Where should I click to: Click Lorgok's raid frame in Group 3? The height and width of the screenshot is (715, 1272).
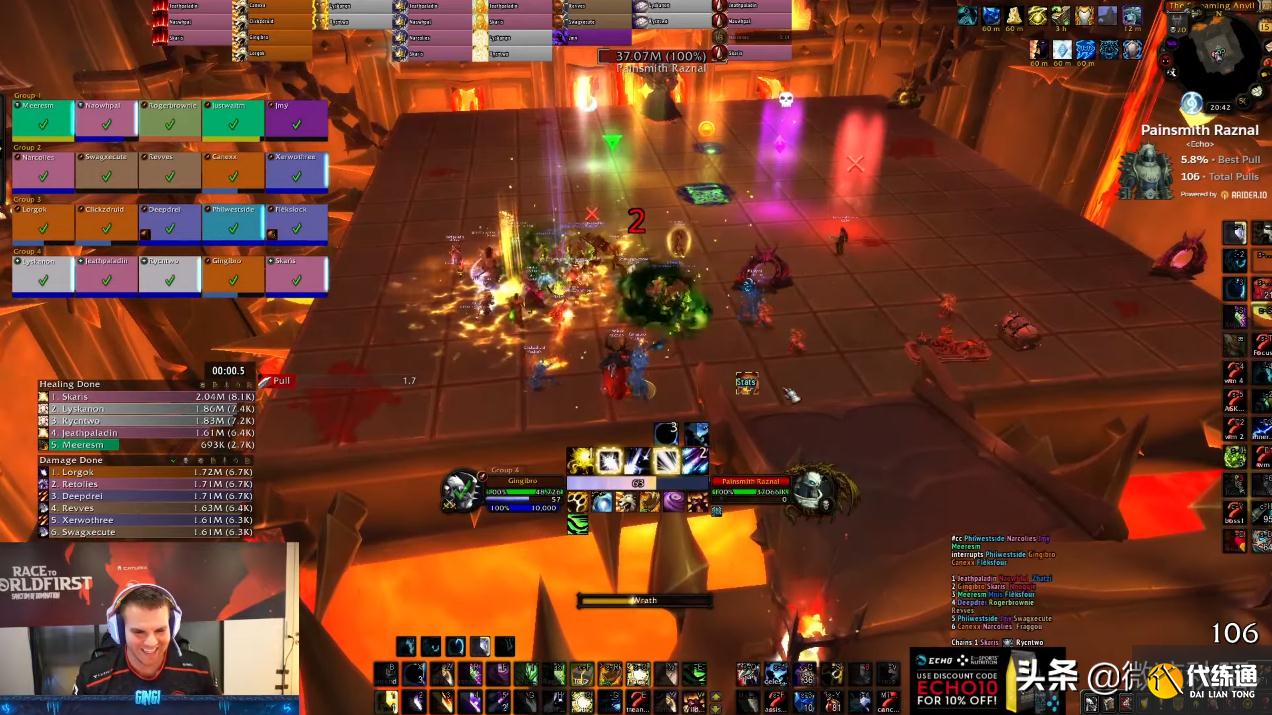coord(42,223)
